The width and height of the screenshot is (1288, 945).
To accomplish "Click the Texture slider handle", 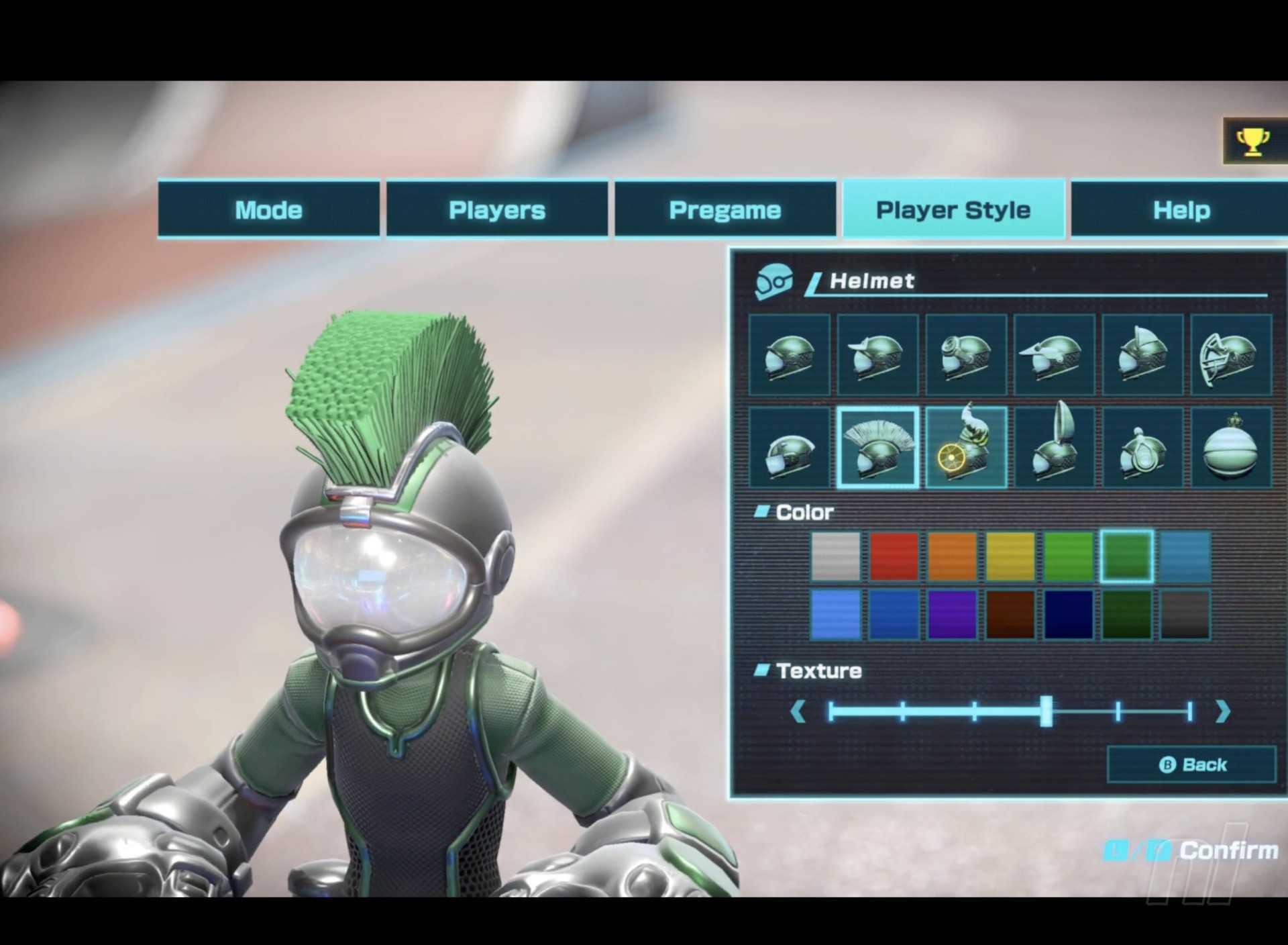I will [1046, 711].
